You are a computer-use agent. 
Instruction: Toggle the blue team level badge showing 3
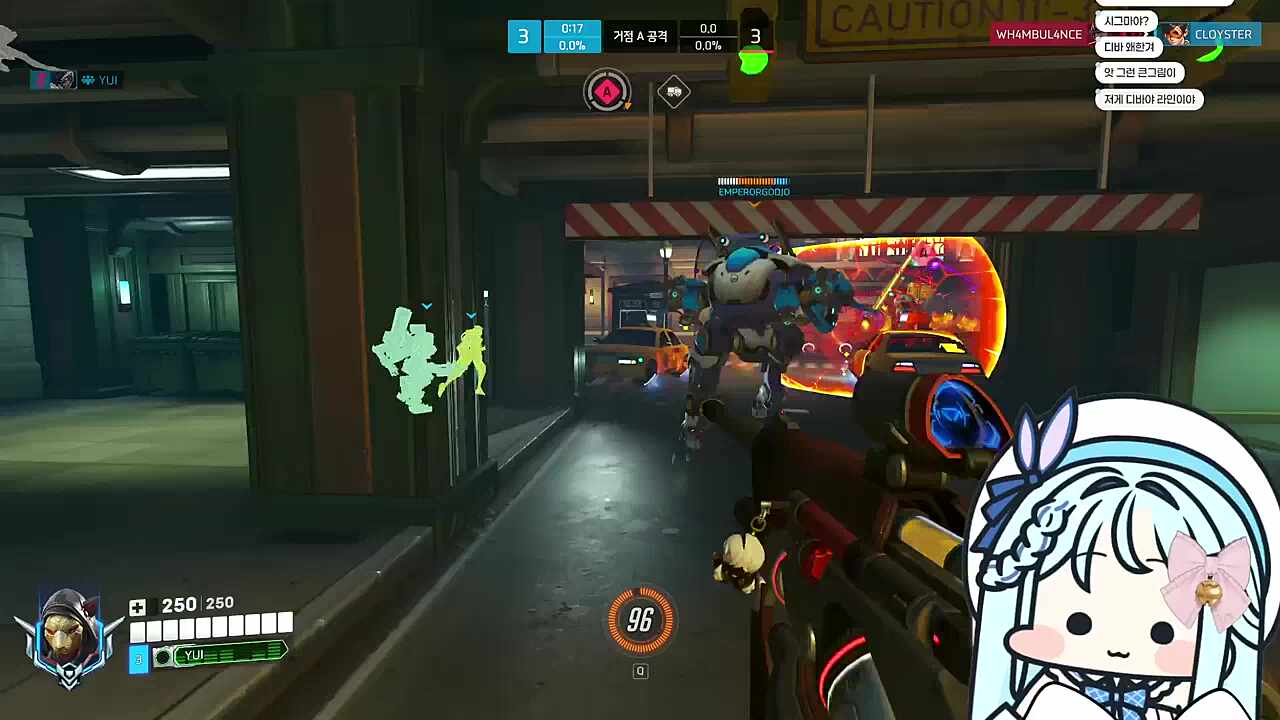pyautogui.click(x=523, y=36)
